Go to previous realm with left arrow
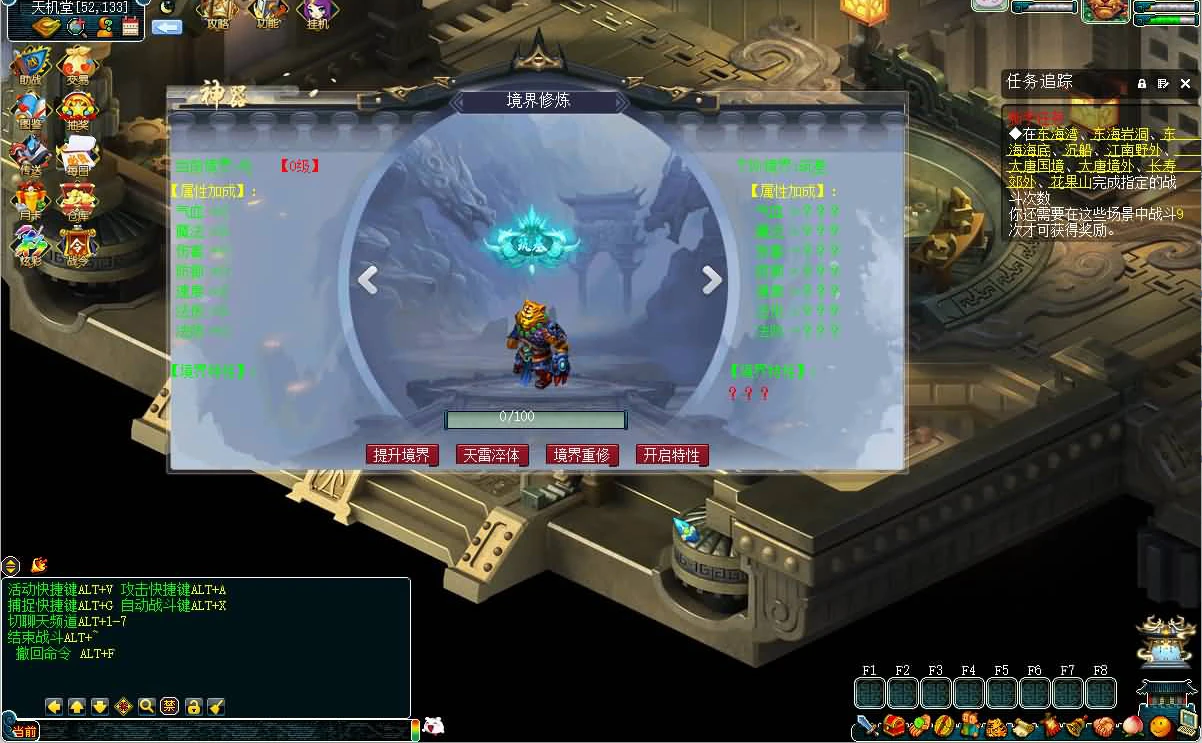The width and height of the screenshot is (1202, 743). point(368,281)
